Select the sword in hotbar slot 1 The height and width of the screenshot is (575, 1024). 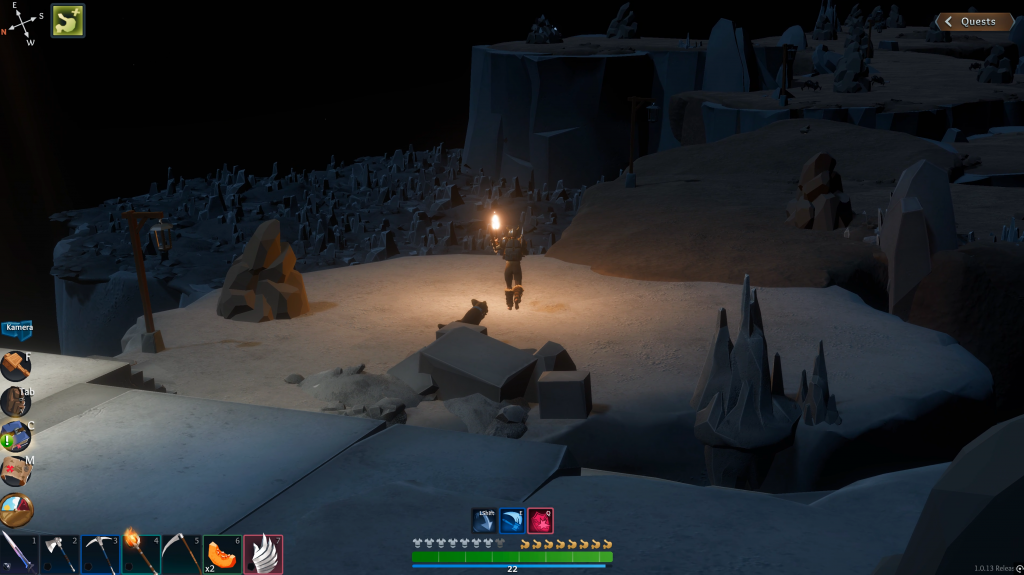coord(19,553)
